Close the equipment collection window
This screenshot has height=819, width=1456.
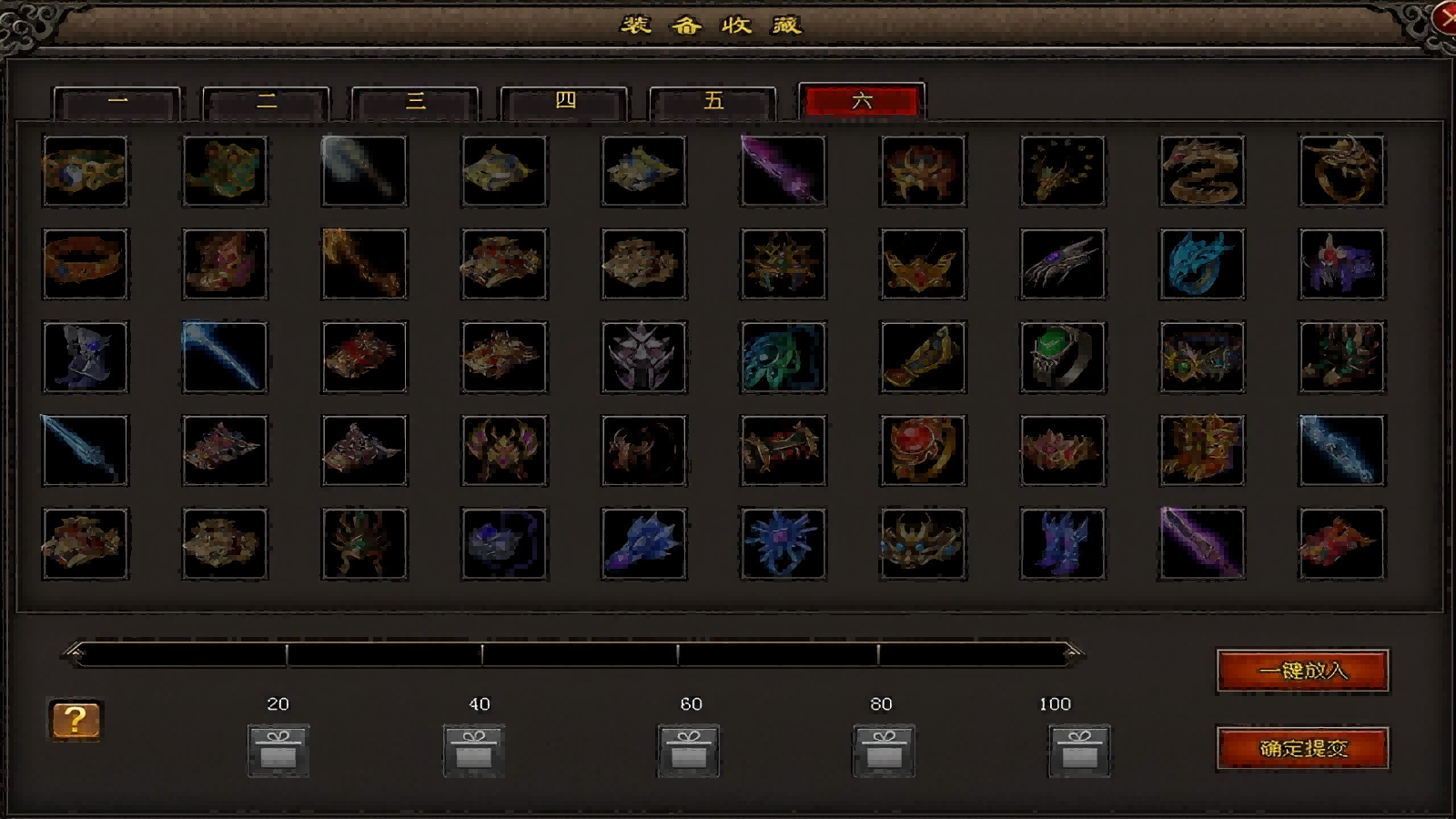tap(1446, 18)
